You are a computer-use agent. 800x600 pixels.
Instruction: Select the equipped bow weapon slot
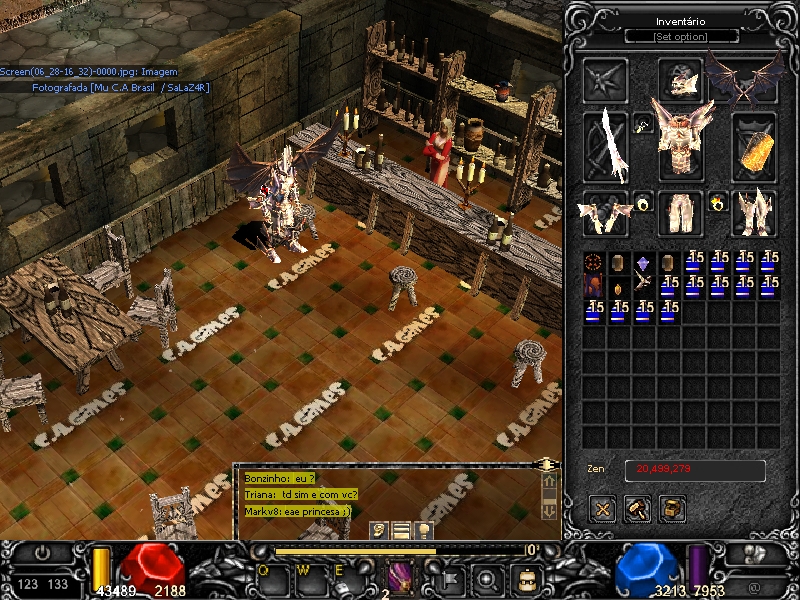[606, 146]
